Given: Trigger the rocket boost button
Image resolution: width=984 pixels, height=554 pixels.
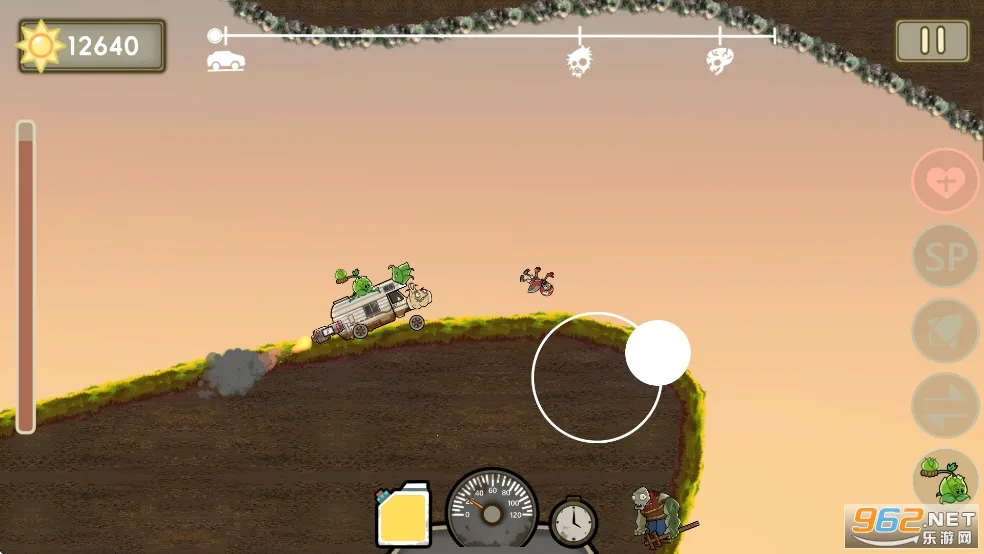Looking at the screenshot, I should tap(945, 331).
